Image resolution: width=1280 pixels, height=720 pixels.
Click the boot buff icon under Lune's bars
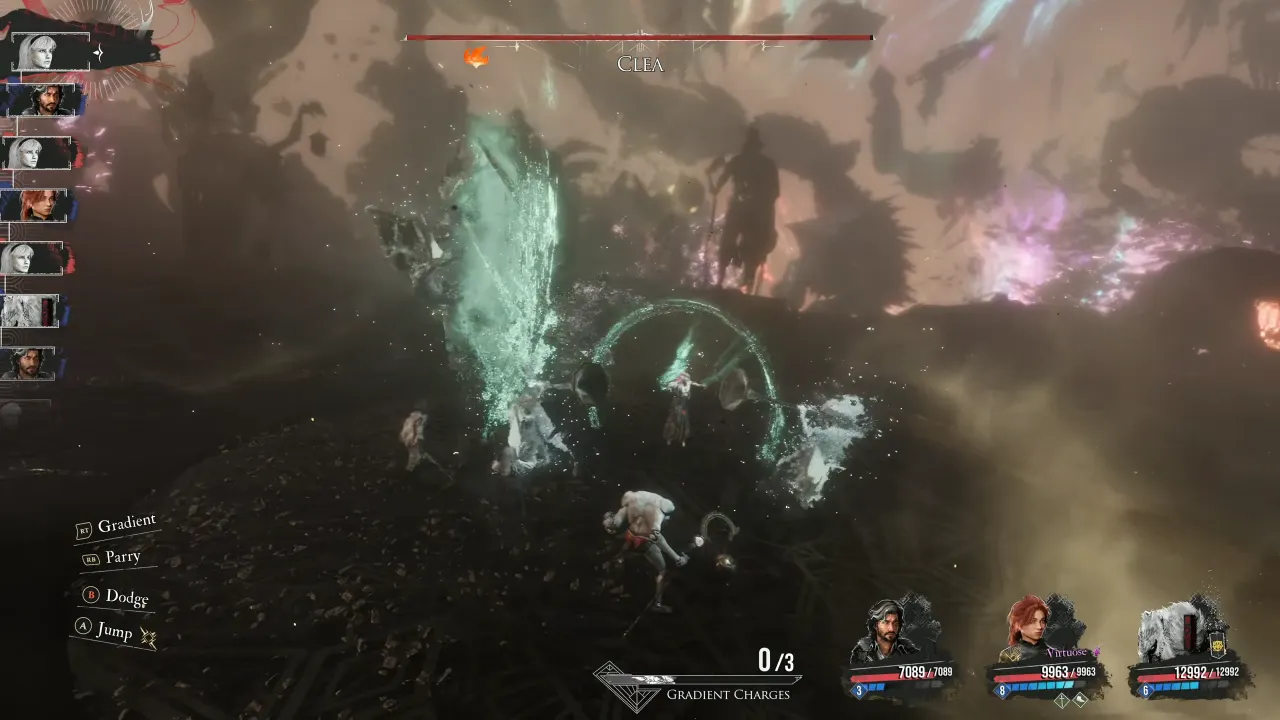click(x=1078, y=700)
